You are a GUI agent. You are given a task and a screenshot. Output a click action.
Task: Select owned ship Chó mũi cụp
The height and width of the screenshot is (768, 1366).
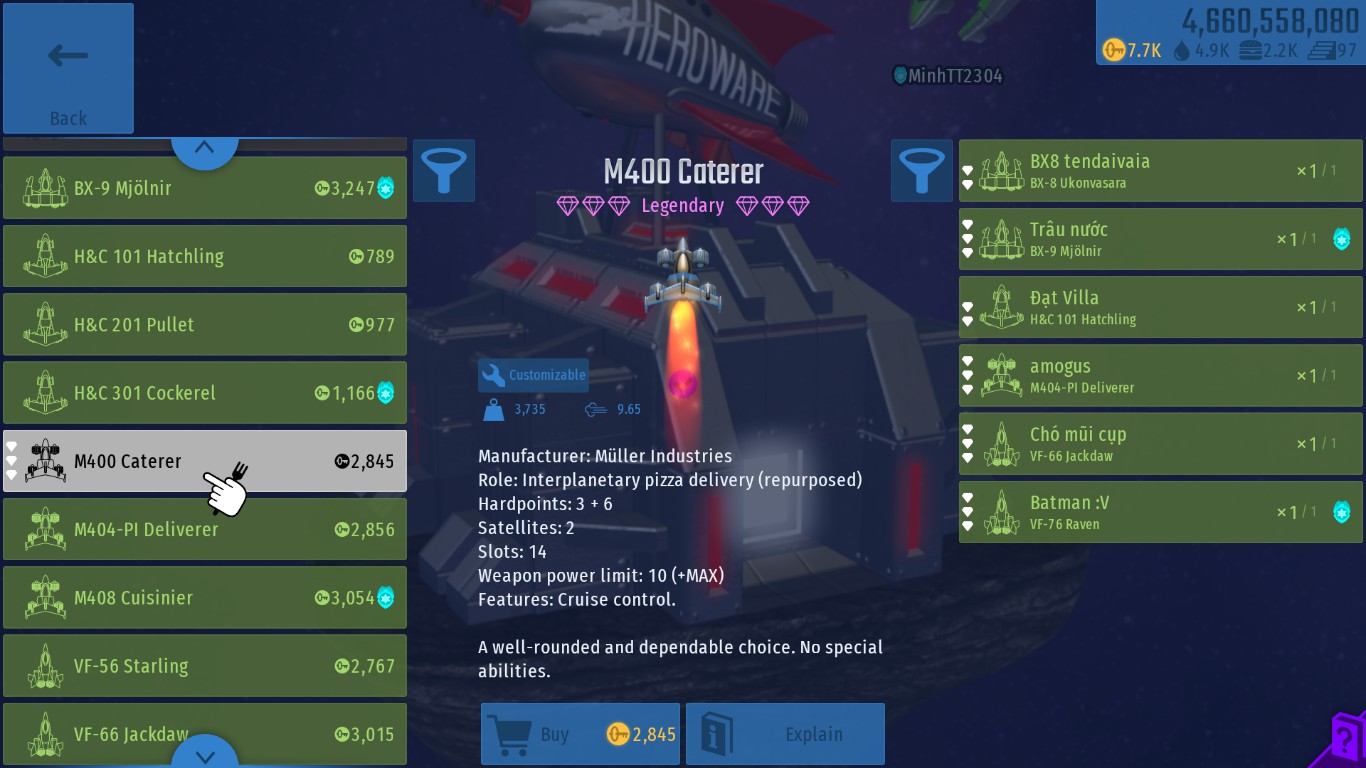(1160, 444)
